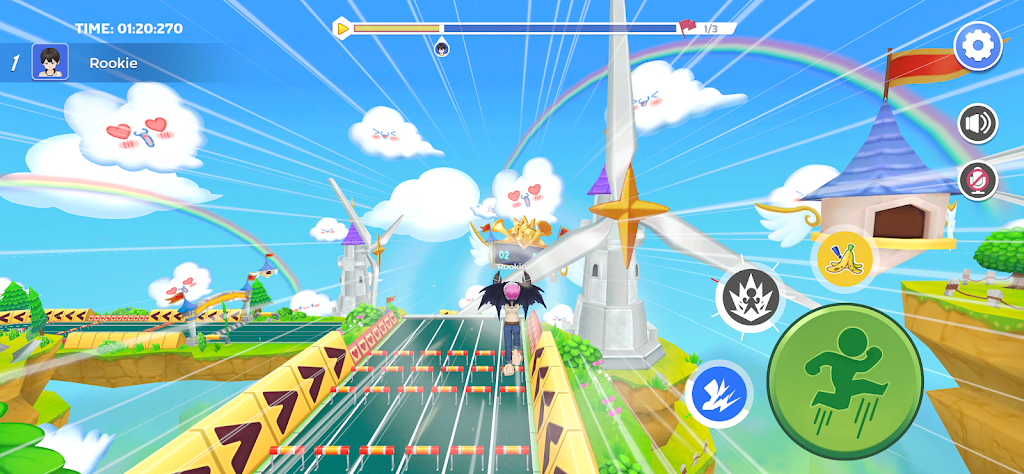
Task: Open the settings gear menu
Action: coord(977,46)
